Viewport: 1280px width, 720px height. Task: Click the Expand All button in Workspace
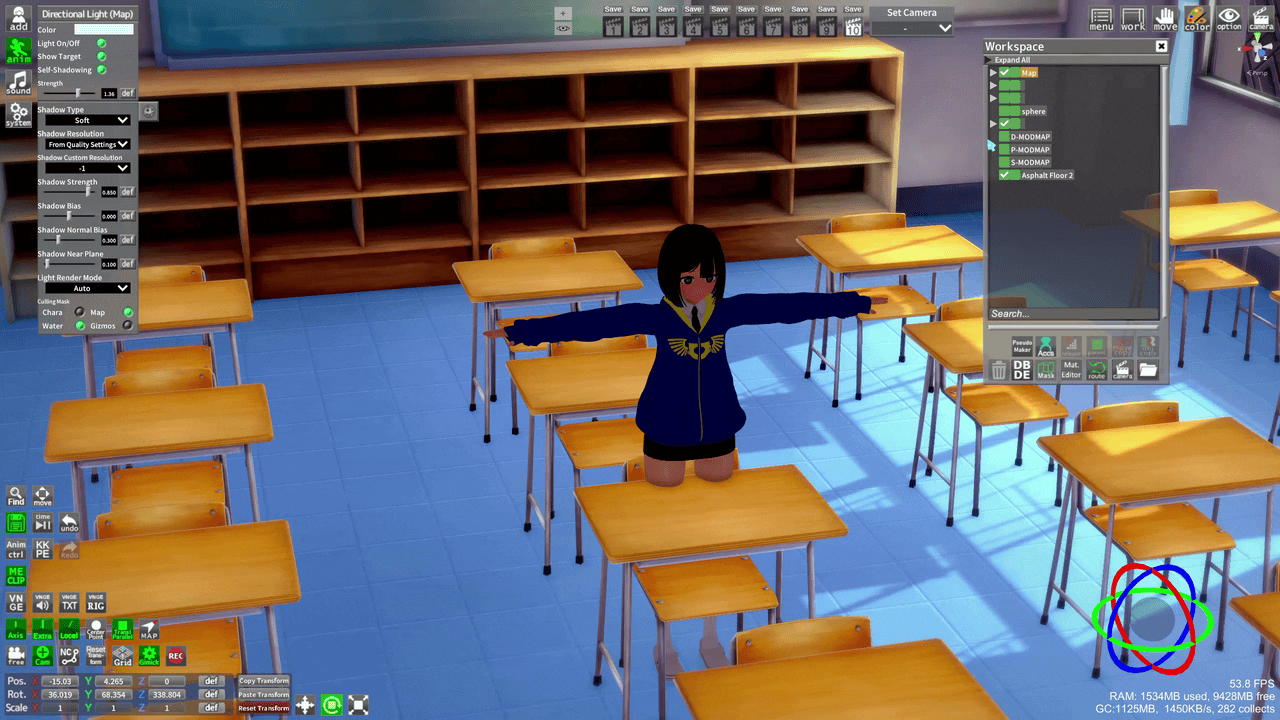coord(1011,59)
